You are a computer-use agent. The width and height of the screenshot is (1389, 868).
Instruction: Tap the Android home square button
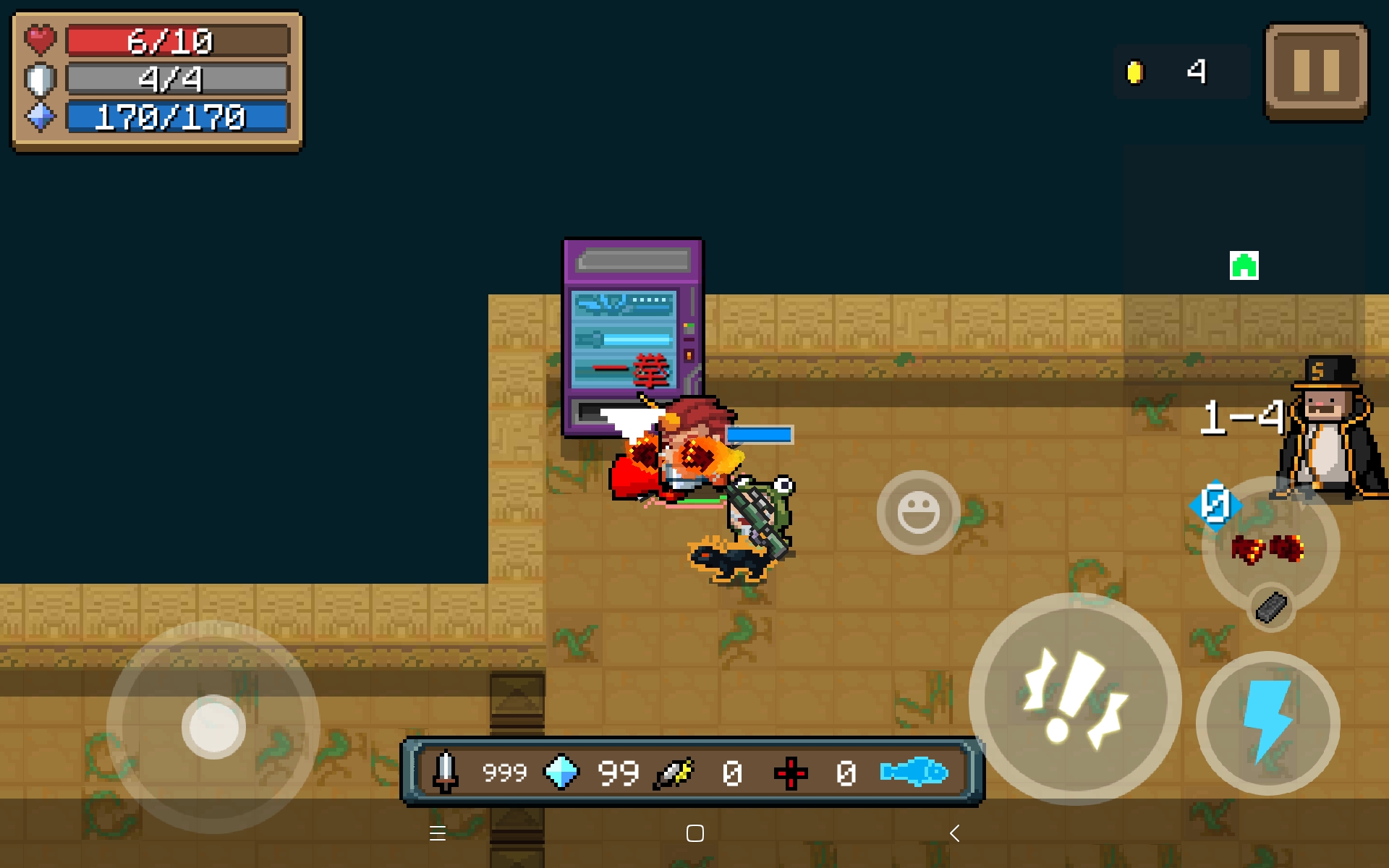(x=694, y=833)
